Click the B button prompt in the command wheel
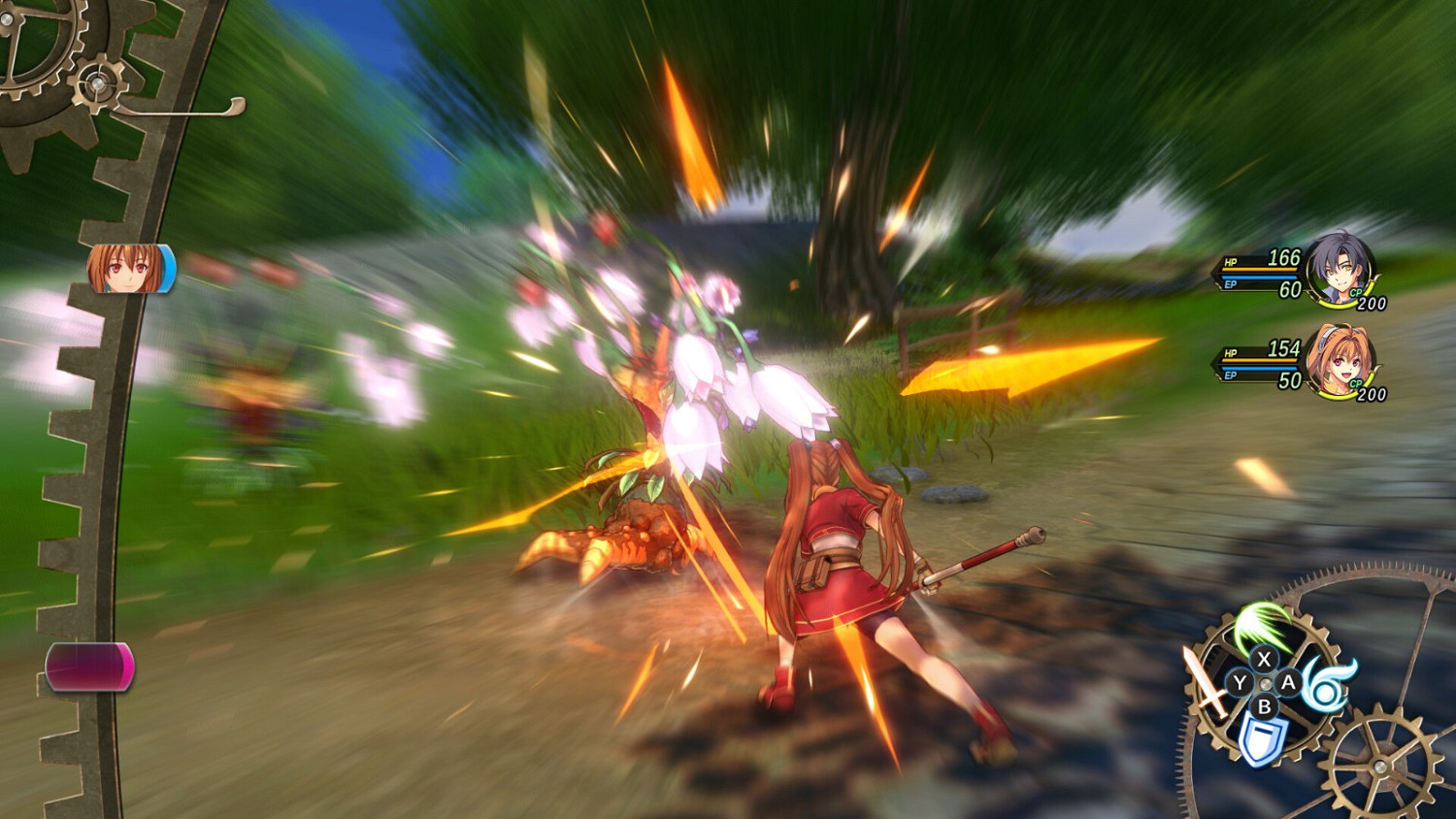The width and height of the screenshot is (1456, 819). click(x=1266, y=706)
